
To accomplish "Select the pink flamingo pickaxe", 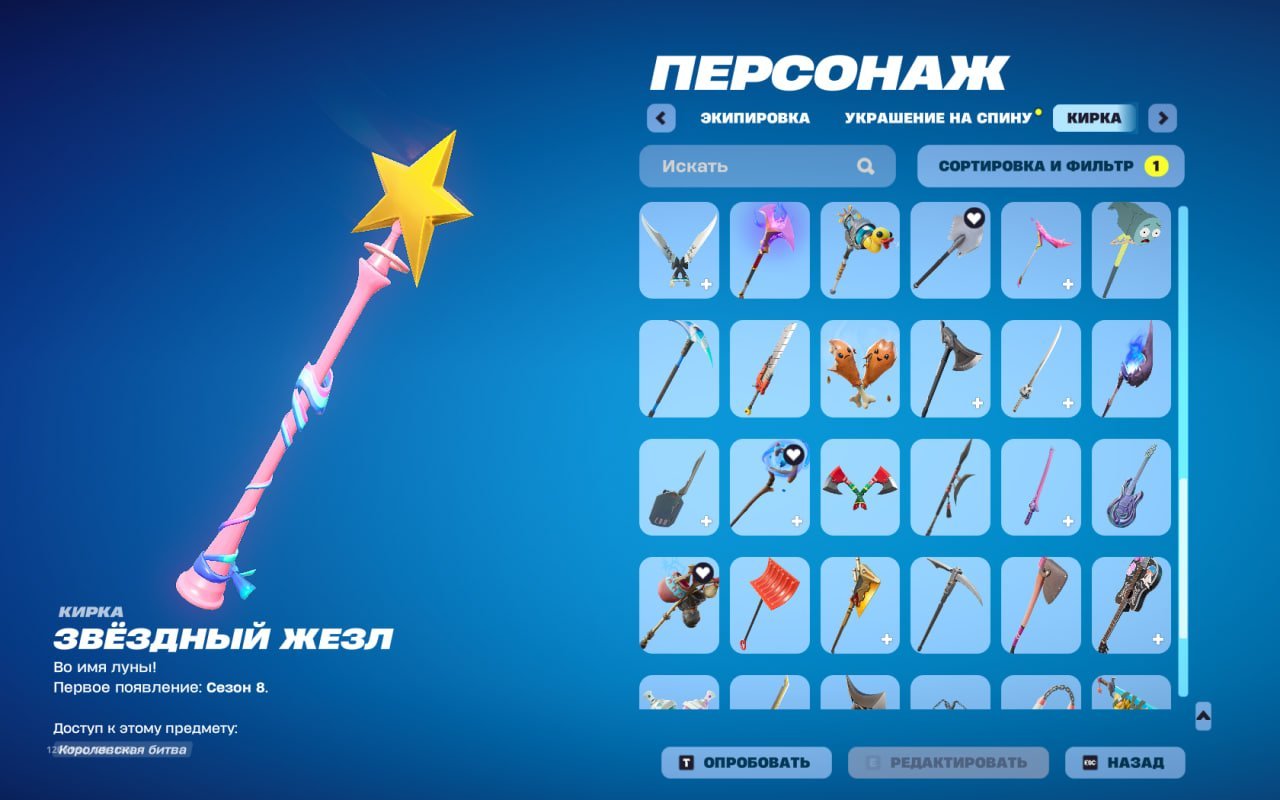I will 1040,250.
